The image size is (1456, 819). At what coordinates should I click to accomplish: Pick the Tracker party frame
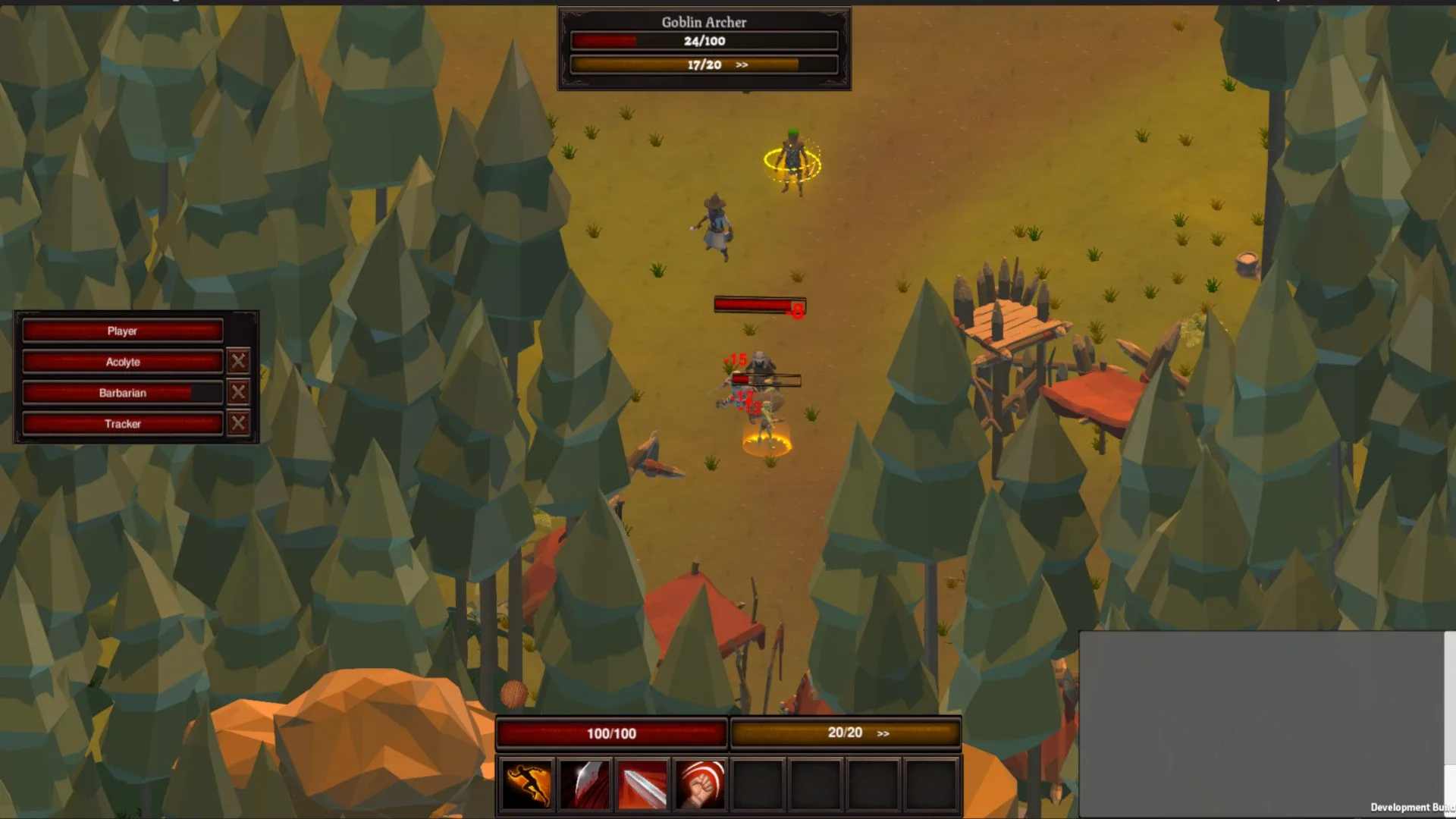click(x=122, y=424)
